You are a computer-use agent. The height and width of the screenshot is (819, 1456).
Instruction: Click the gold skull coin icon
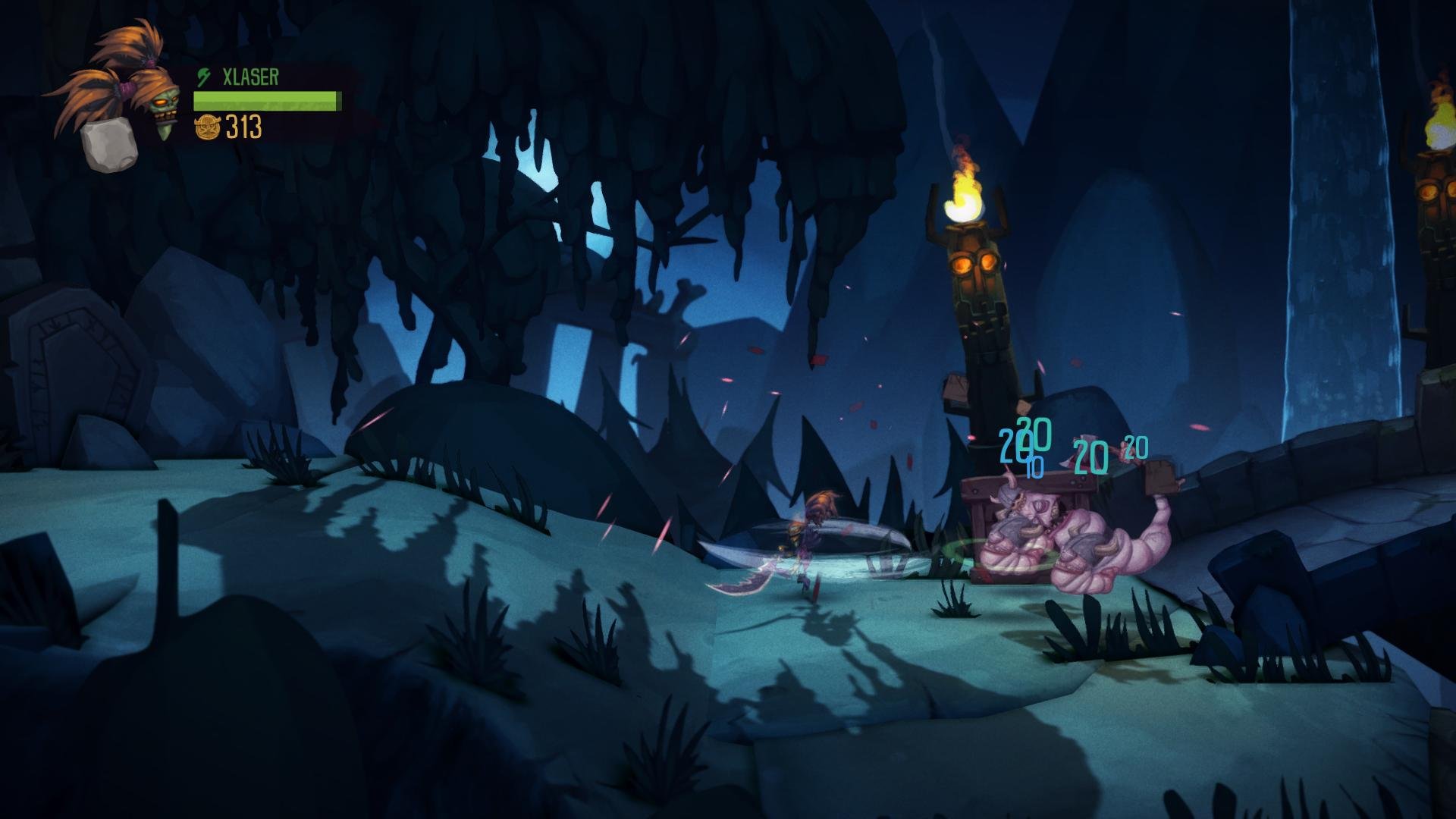207,127
